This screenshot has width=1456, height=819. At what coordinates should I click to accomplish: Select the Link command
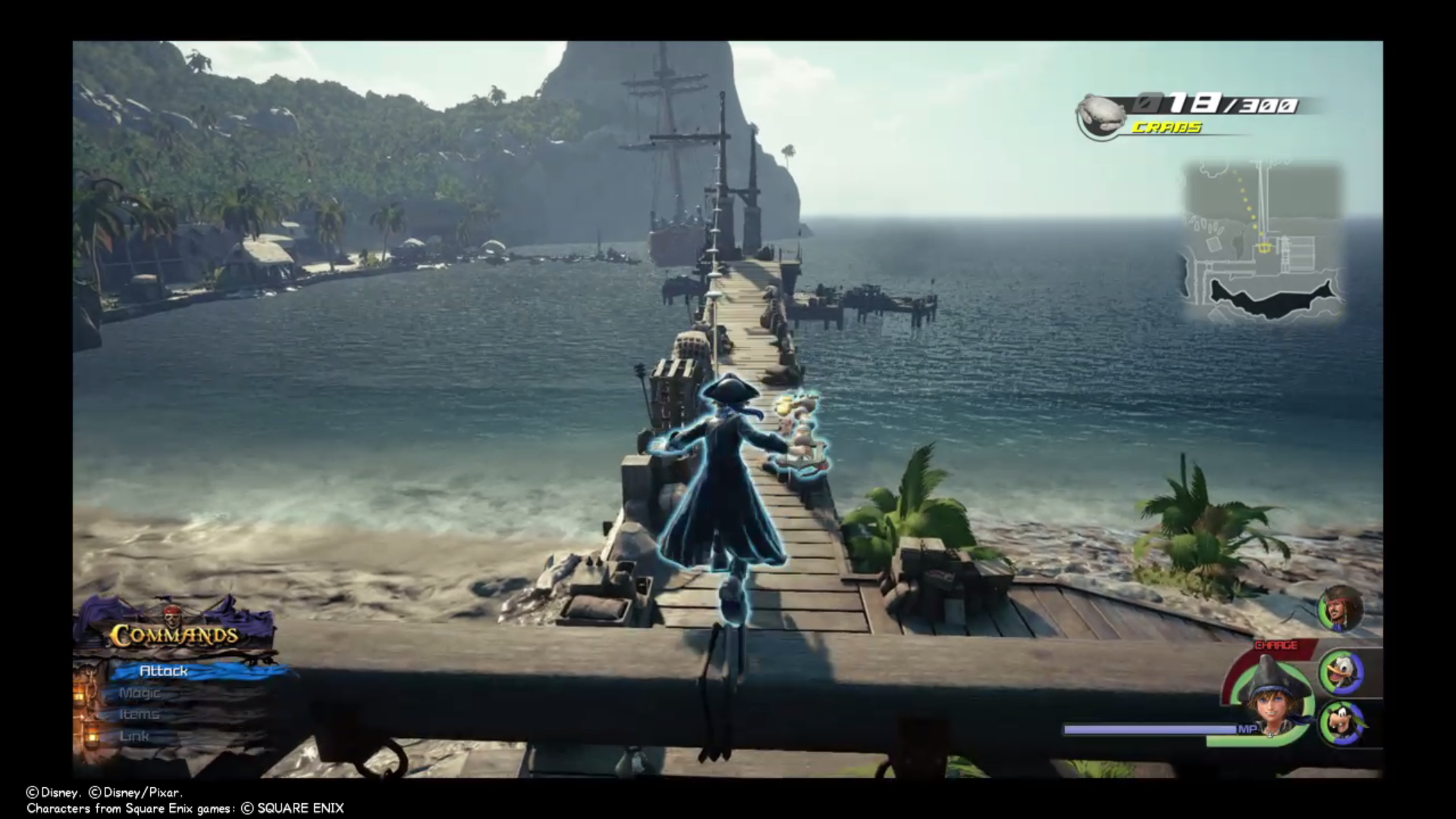point(135,735)
